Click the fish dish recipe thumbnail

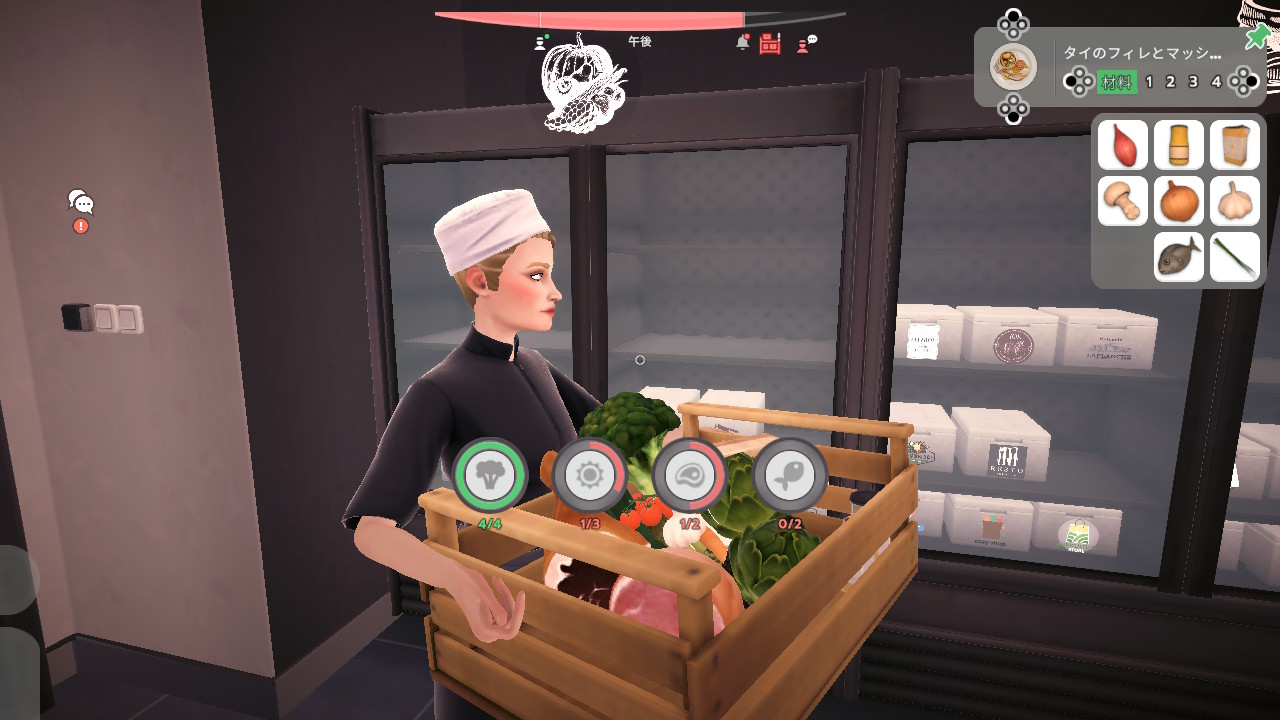click(1013, 67)
